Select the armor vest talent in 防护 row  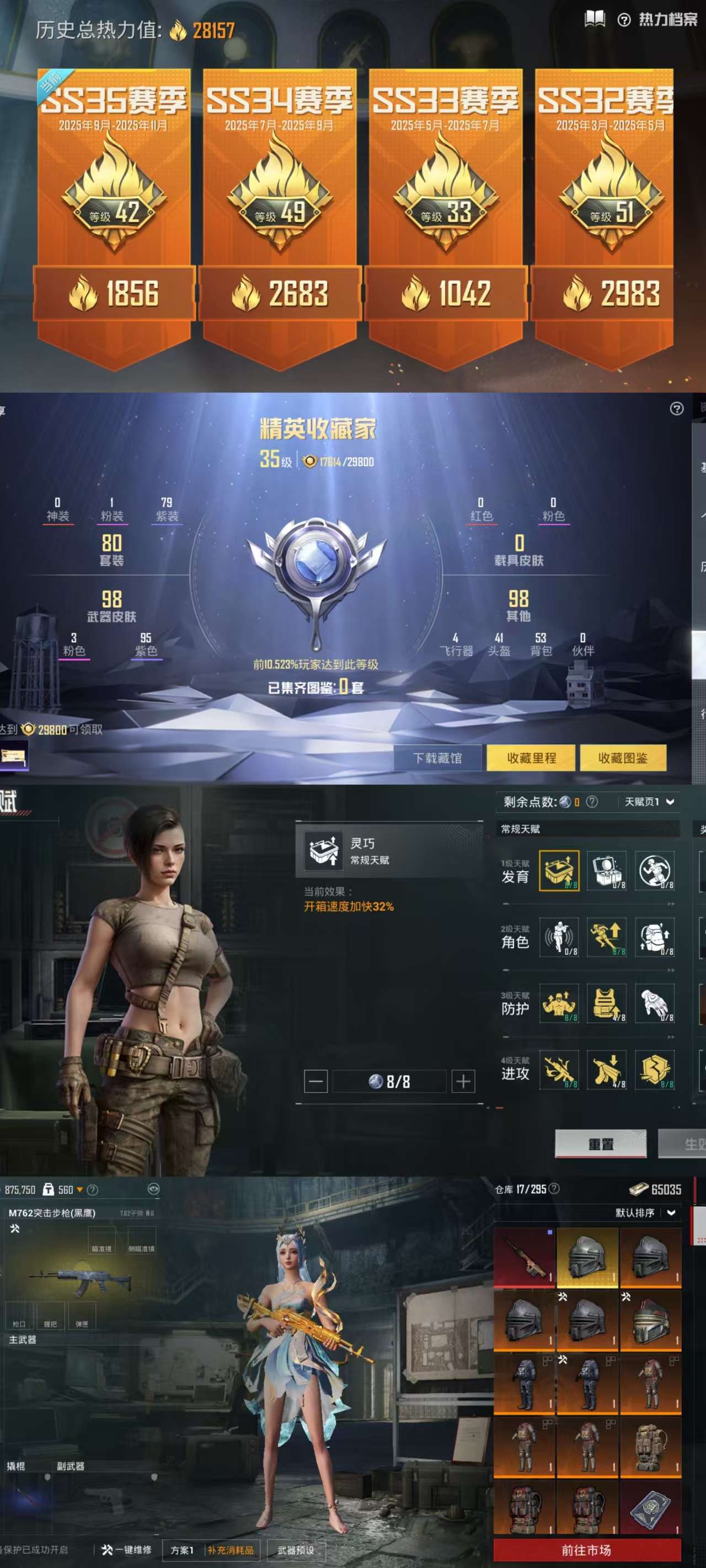tap(607, 1003)
